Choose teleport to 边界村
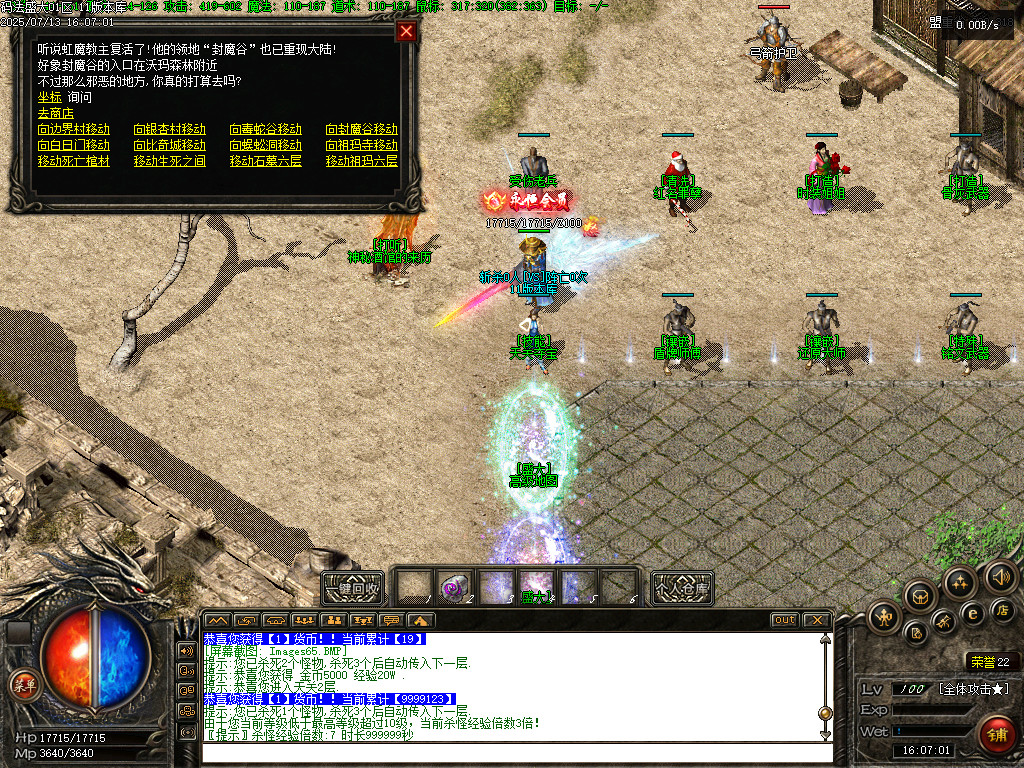The image size is (1024, 768). [x=74, y=129]
